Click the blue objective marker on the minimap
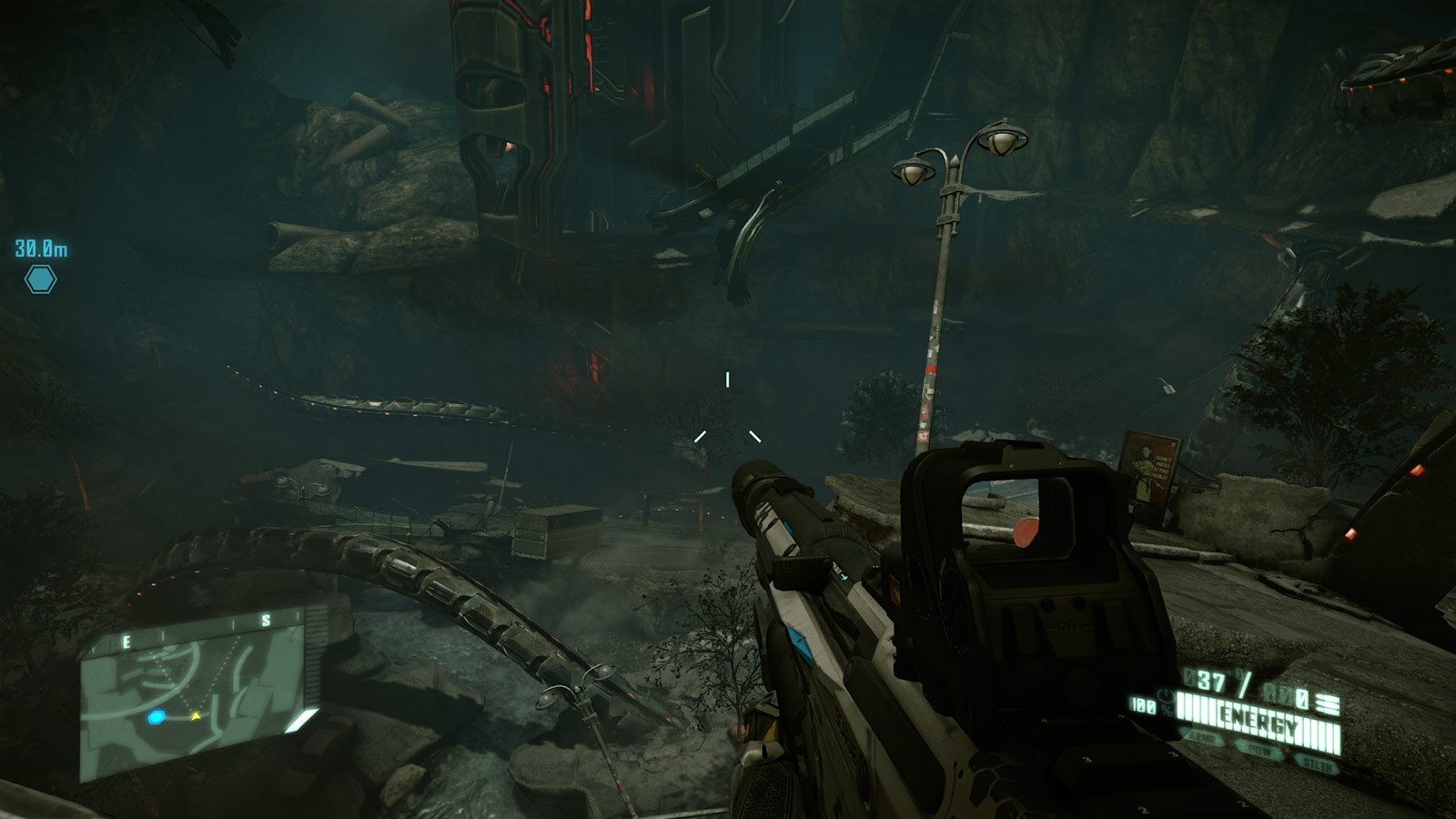Image resolution: width=1456 pixels, height=819 pixels. pos(157,718)
